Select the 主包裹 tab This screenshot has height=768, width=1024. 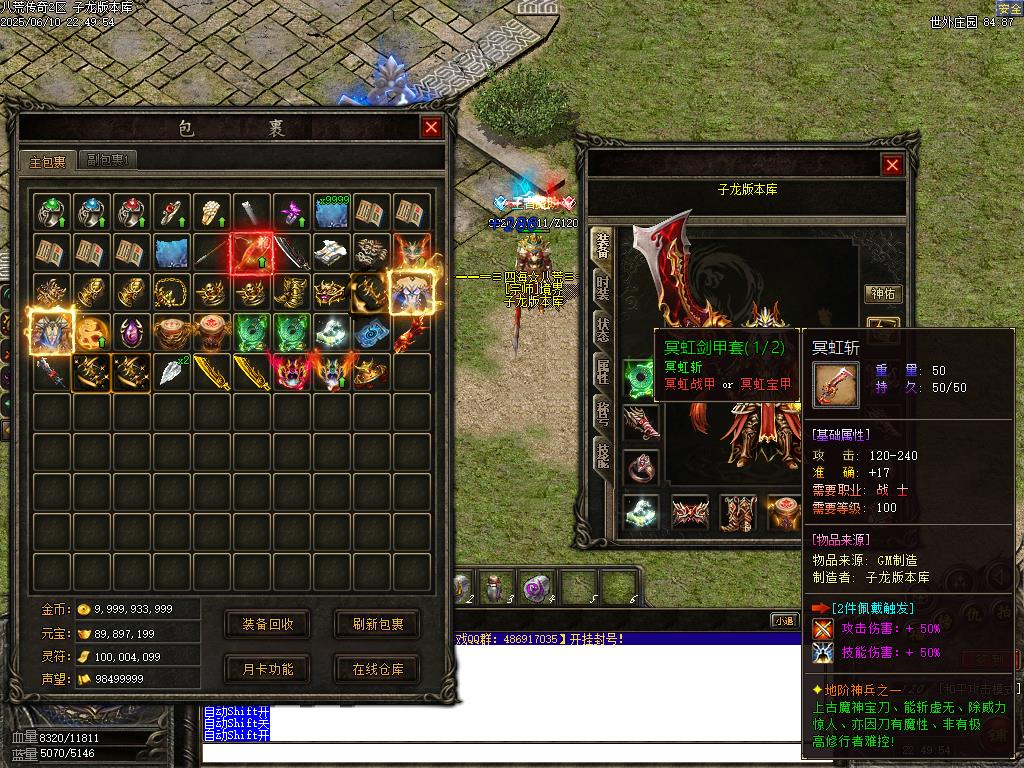[x=47, y=161]
